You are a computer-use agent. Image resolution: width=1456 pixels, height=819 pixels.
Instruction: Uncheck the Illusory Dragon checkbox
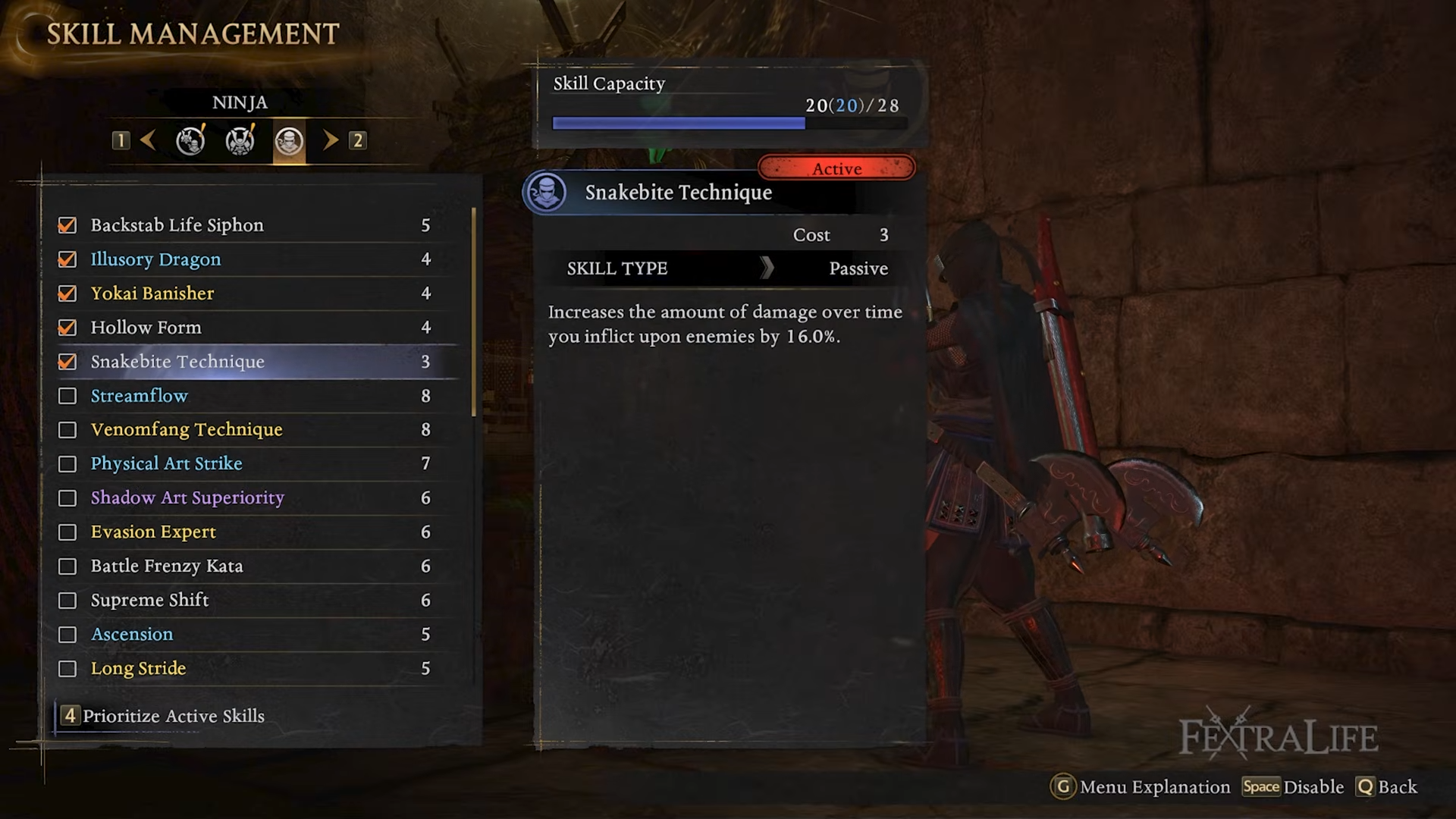pyautogui.click(x=67, y=259)
